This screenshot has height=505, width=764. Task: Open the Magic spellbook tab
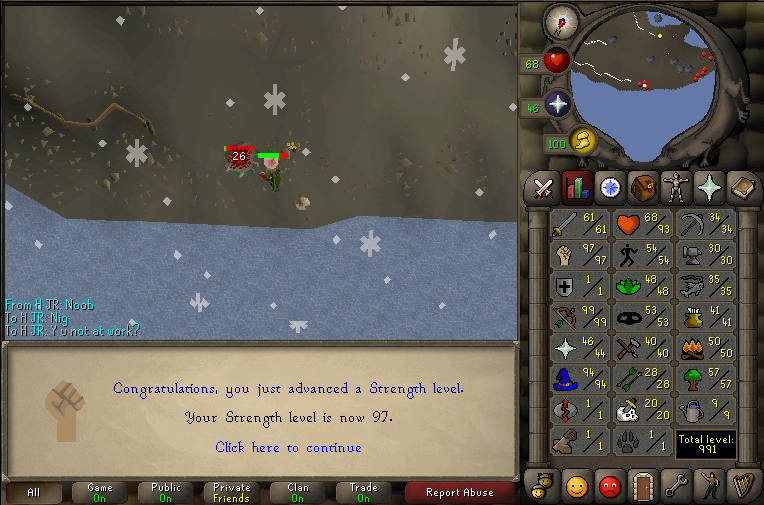[742, 187]
